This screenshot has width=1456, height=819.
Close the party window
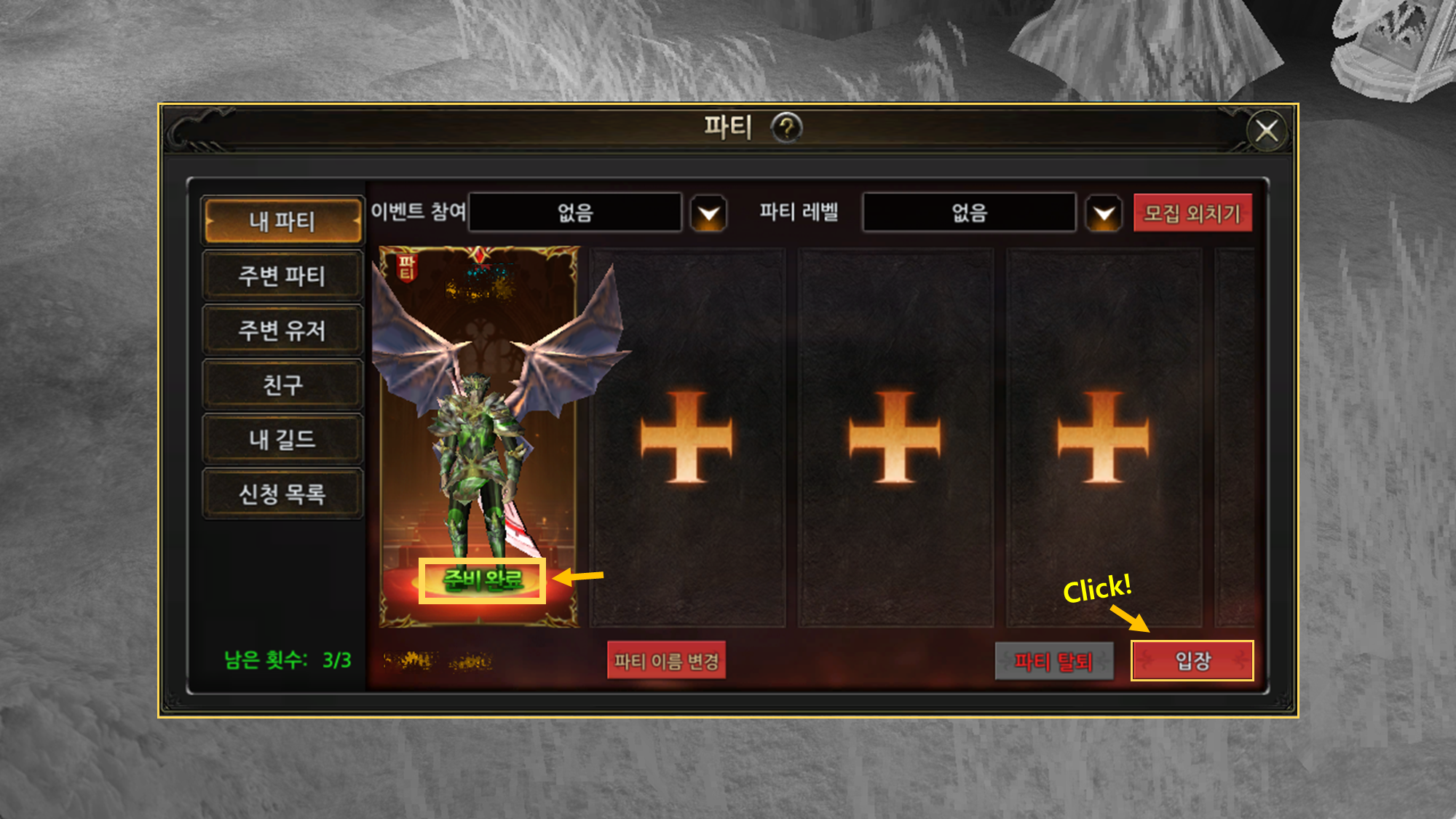pos(1267,131)
